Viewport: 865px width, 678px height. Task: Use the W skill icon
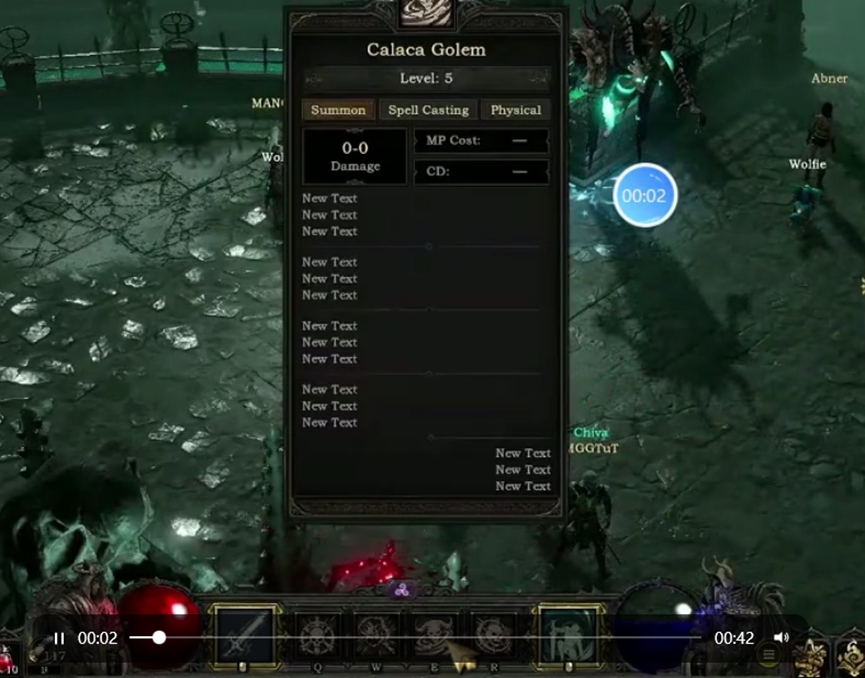[376, 635]
